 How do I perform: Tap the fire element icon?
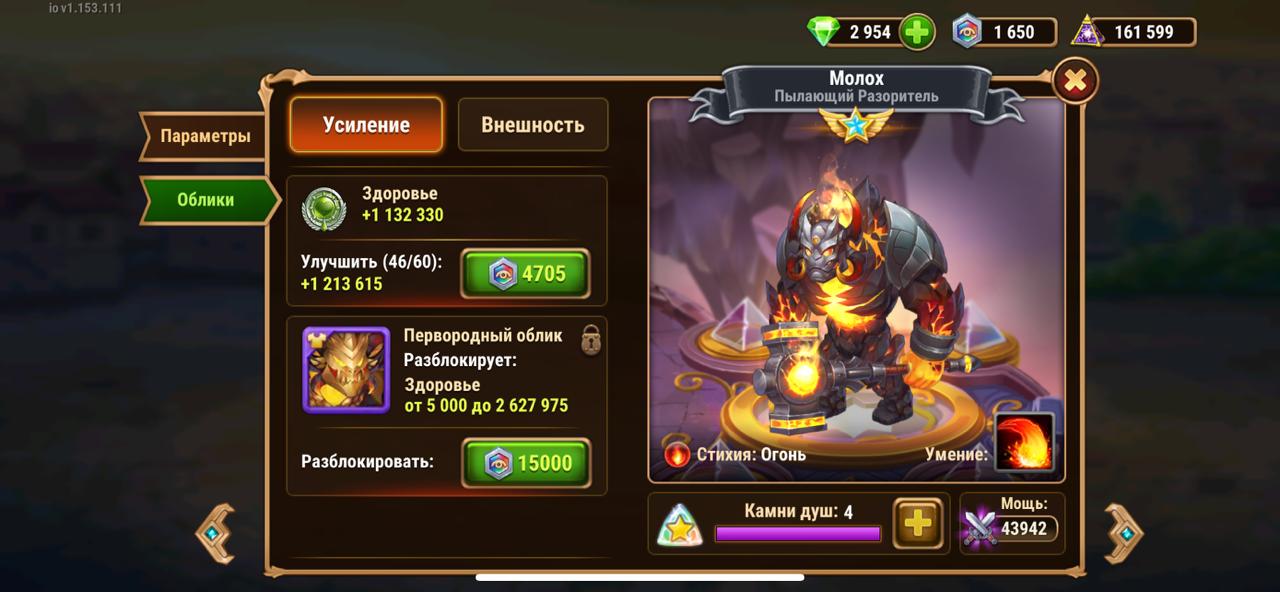pos(677,455)
